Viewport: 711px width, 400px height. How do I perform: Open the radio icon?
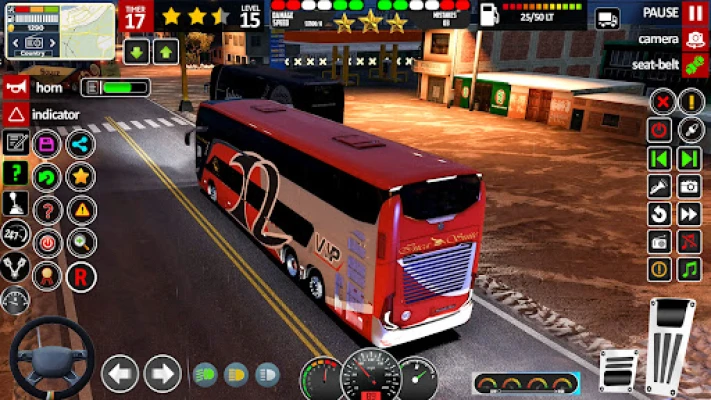click(x=659, y=242)
